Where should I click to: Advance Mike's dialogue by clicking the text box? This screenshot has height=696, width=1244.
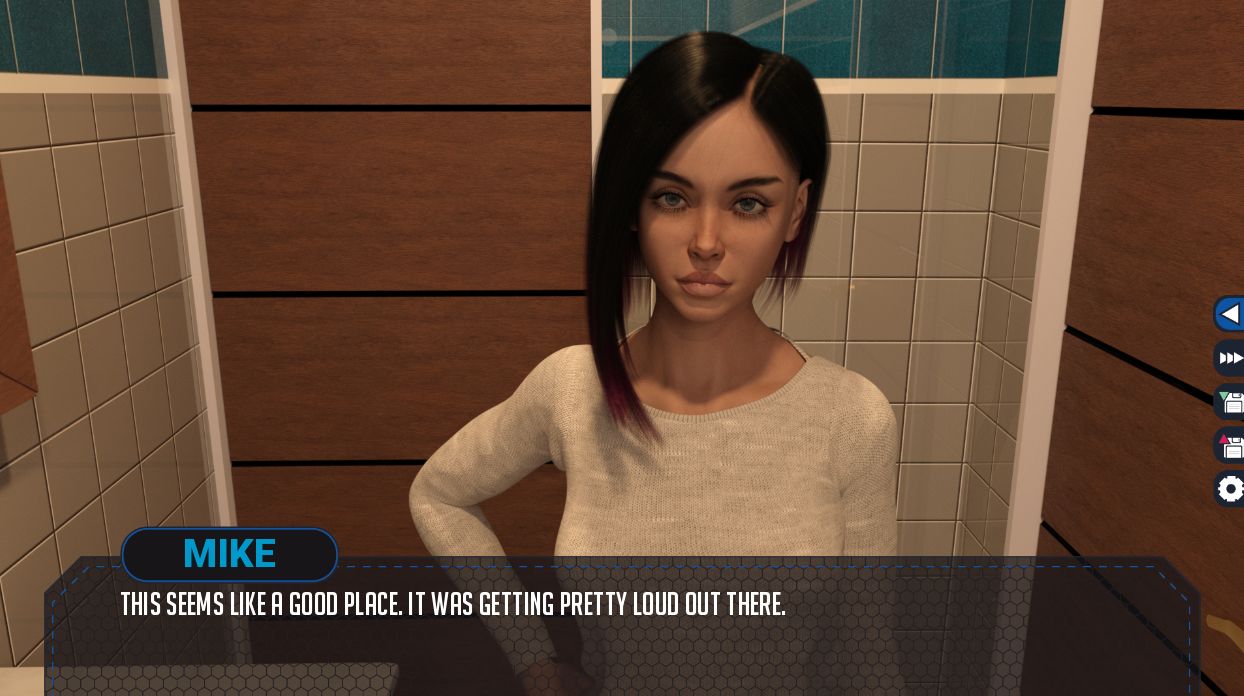click(620, 630)
